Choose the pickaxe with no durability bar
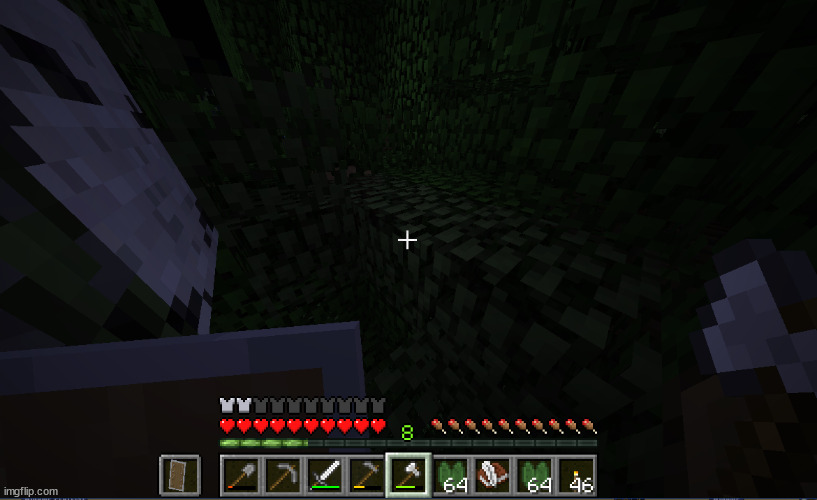 [x=281, y=474]
